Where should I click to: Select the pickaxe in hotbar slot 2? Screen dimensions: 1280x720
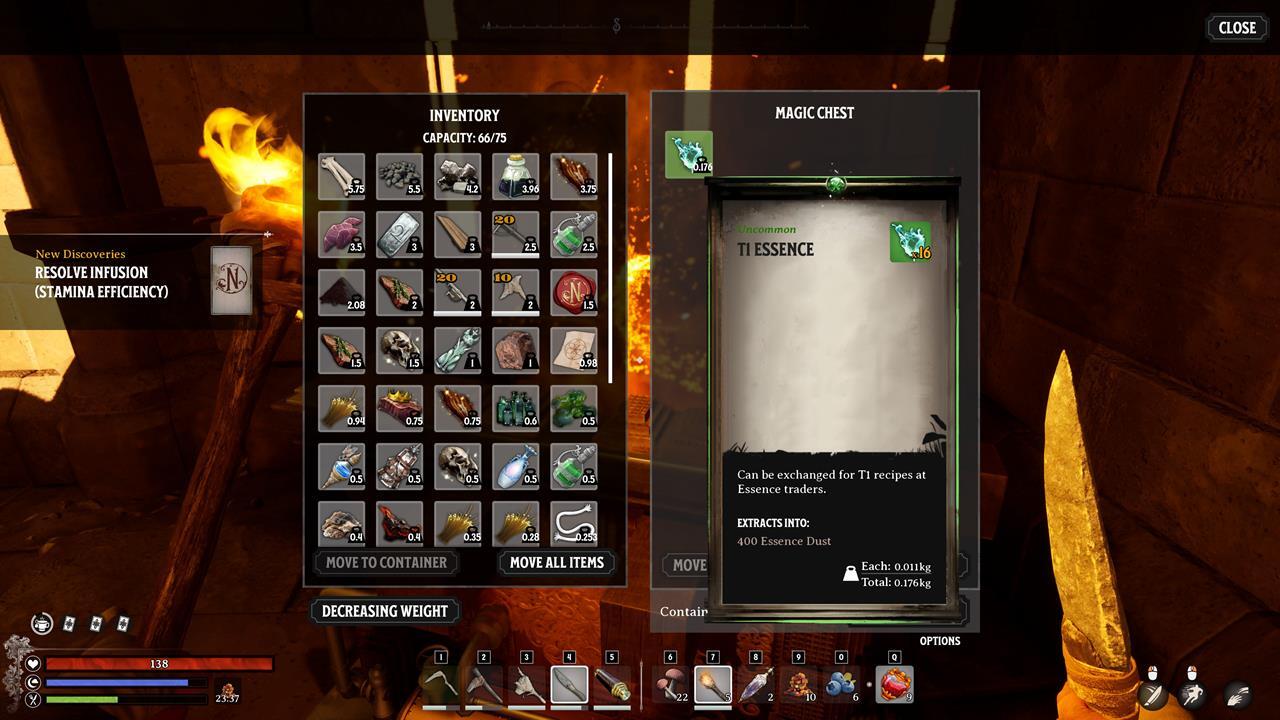point(484,685)
